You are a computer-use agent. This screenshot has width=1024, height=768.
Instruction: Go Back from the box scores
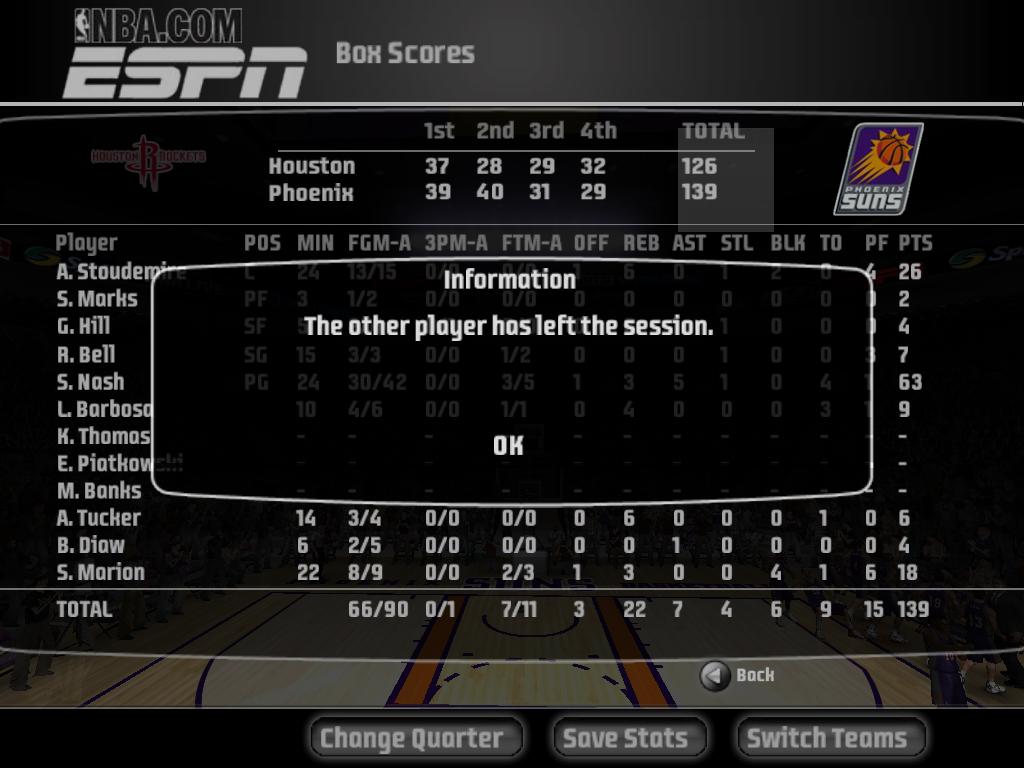738,676
